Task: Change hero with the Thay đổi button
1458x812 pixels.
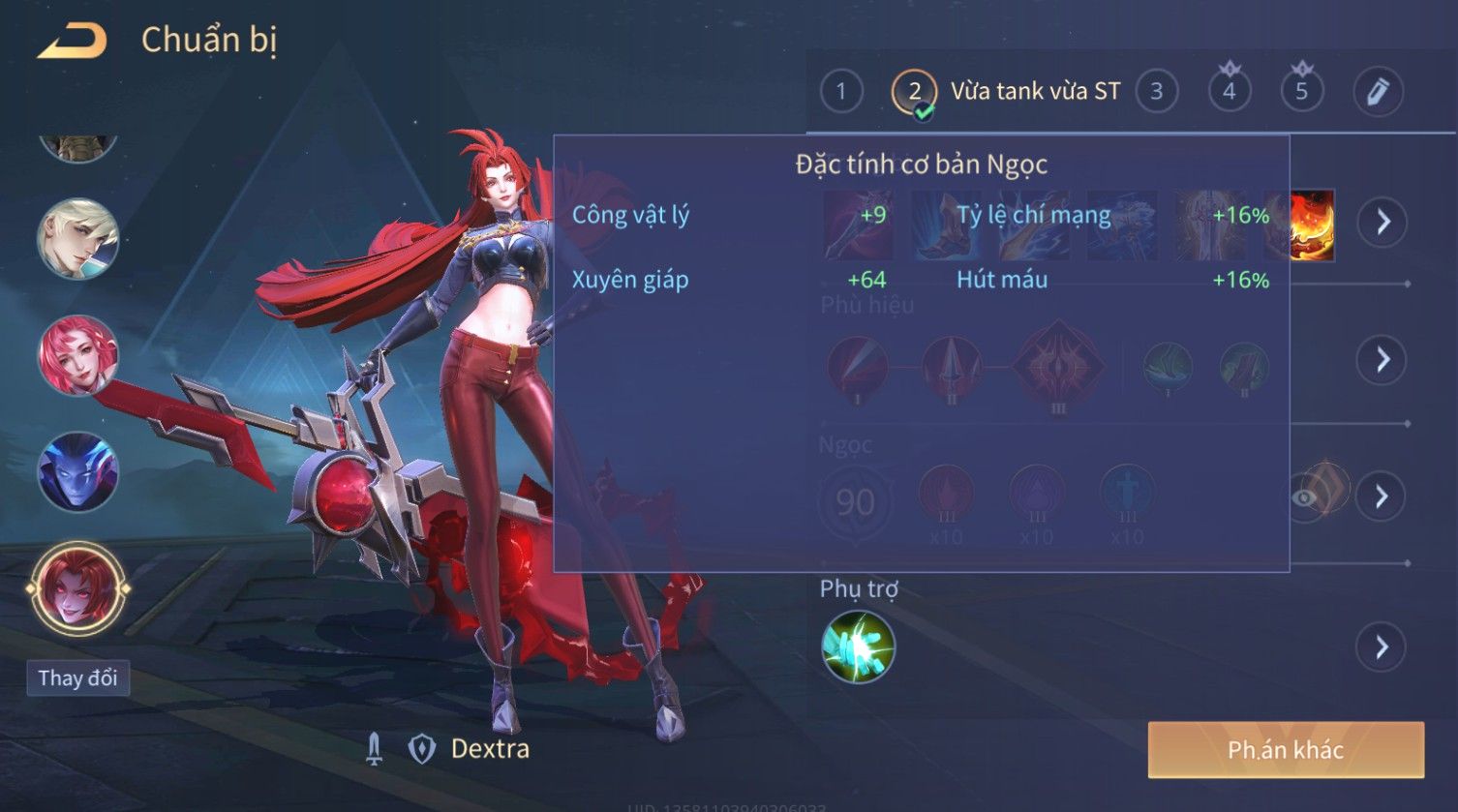Action: click(77, 677)
